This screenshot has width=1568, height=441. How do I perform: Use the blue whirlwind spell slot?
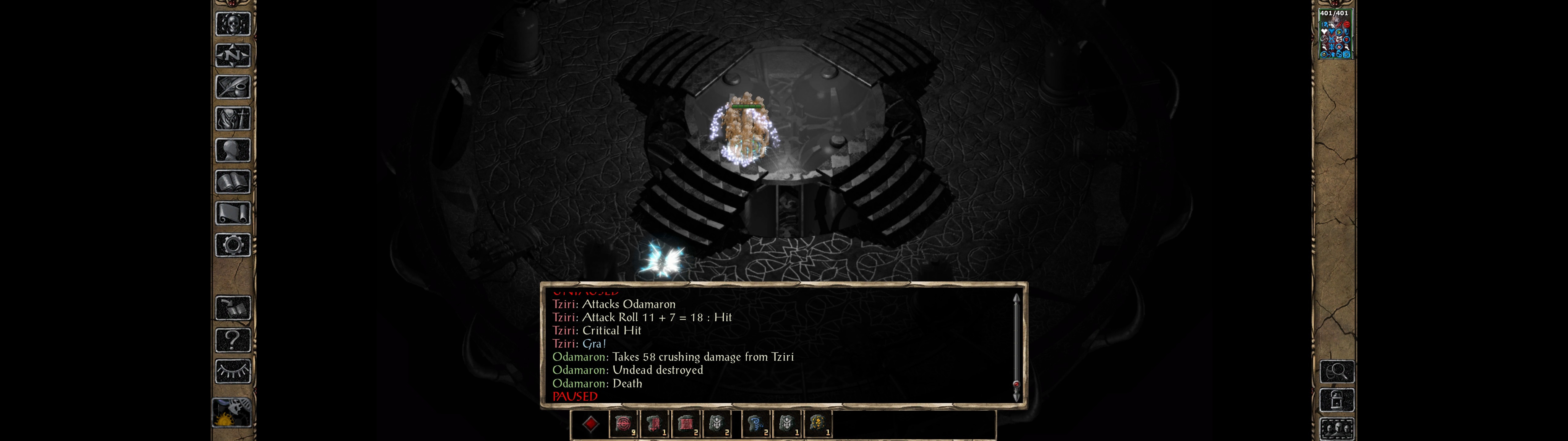[x=756, y=424]
